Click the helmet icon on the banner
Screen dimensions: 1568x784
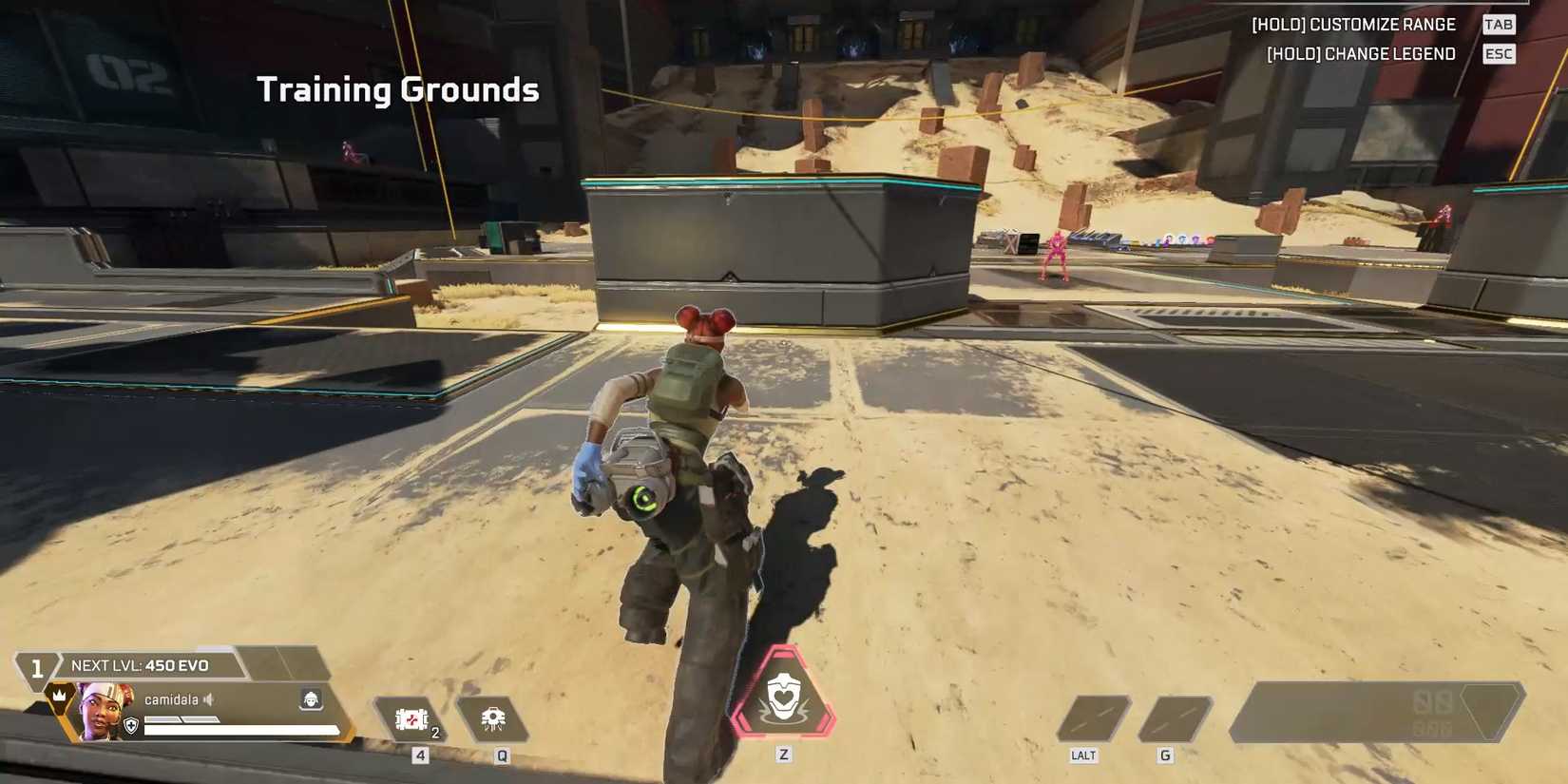point(311,699)
